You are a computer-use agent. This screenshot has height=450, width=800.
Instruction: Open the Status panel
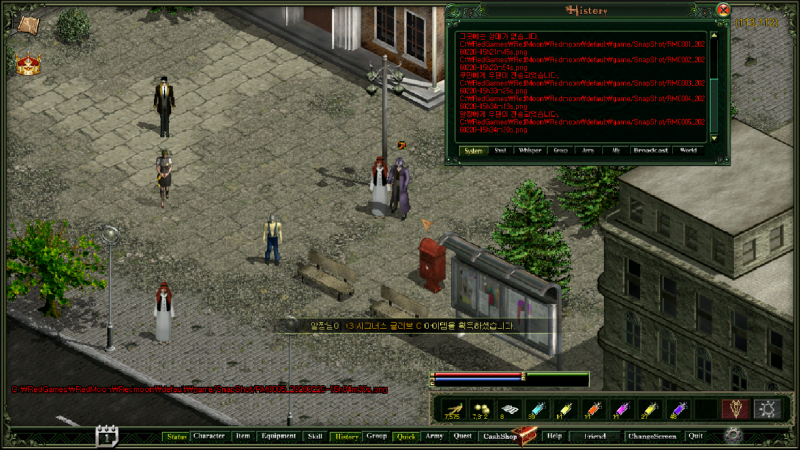(176, 436)
